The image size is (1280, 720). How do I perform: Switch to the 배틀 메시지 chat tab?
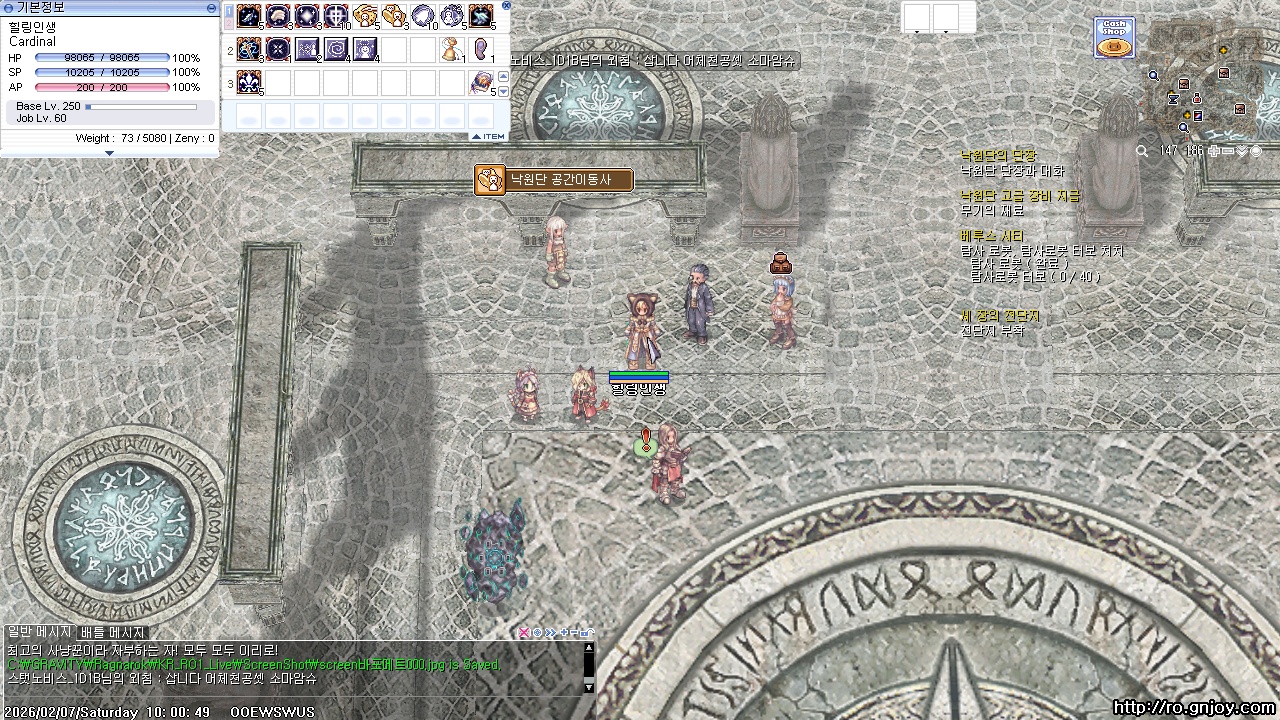click(x=113, y=633)
